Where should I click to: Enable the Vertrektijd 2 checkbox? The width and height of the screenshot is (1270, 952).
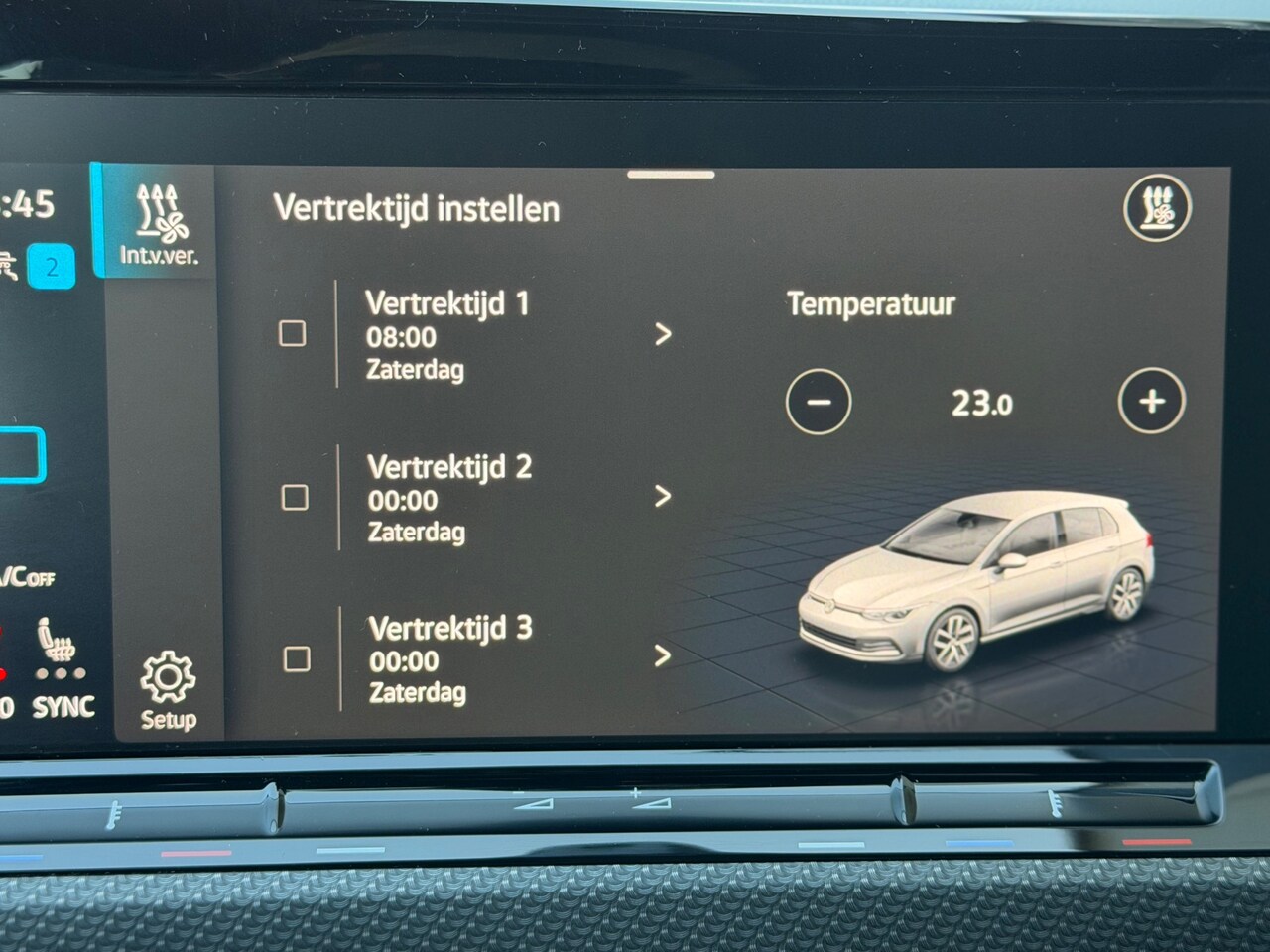295,497
